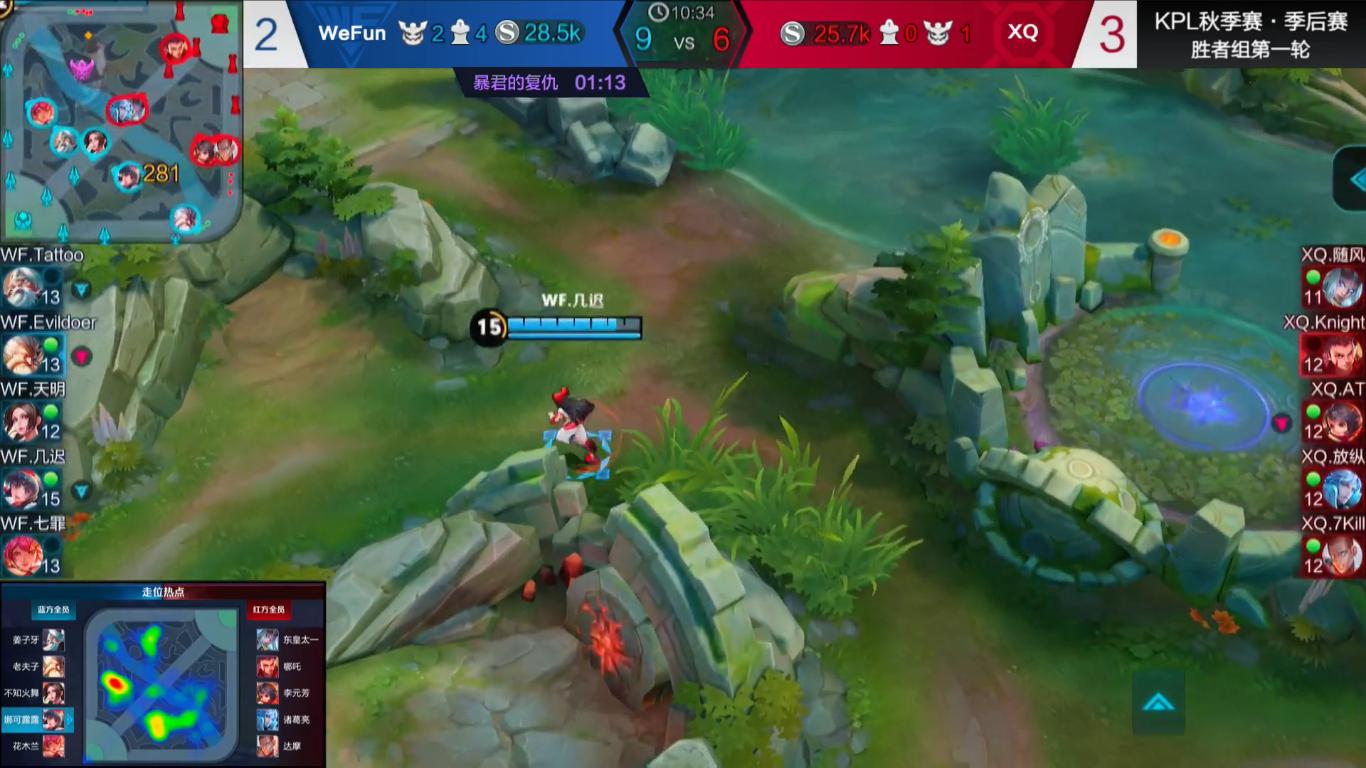The height and width of the screenshot is (768, 1366).
Task: Choose XQ.Knight's hero portrait
Action: [1342, 355]
